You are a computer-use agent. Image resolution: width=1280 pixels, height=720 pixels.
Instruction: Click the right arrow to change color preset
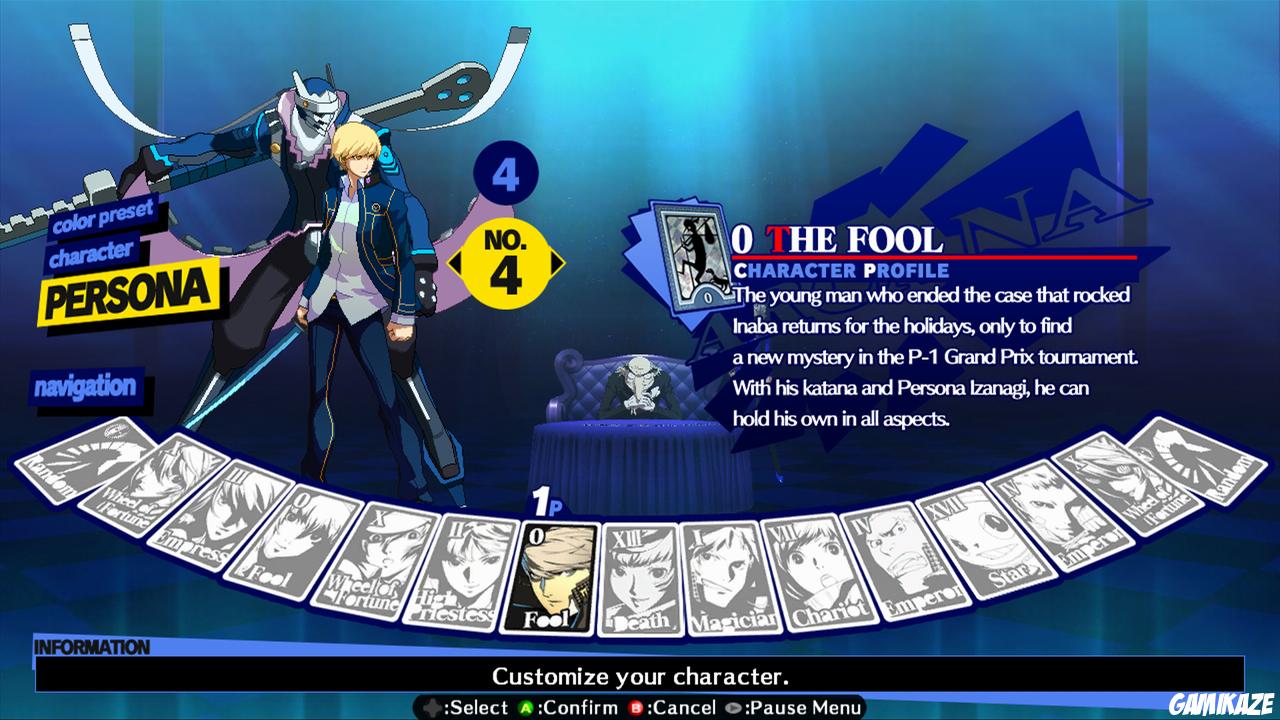click(557, 262)
